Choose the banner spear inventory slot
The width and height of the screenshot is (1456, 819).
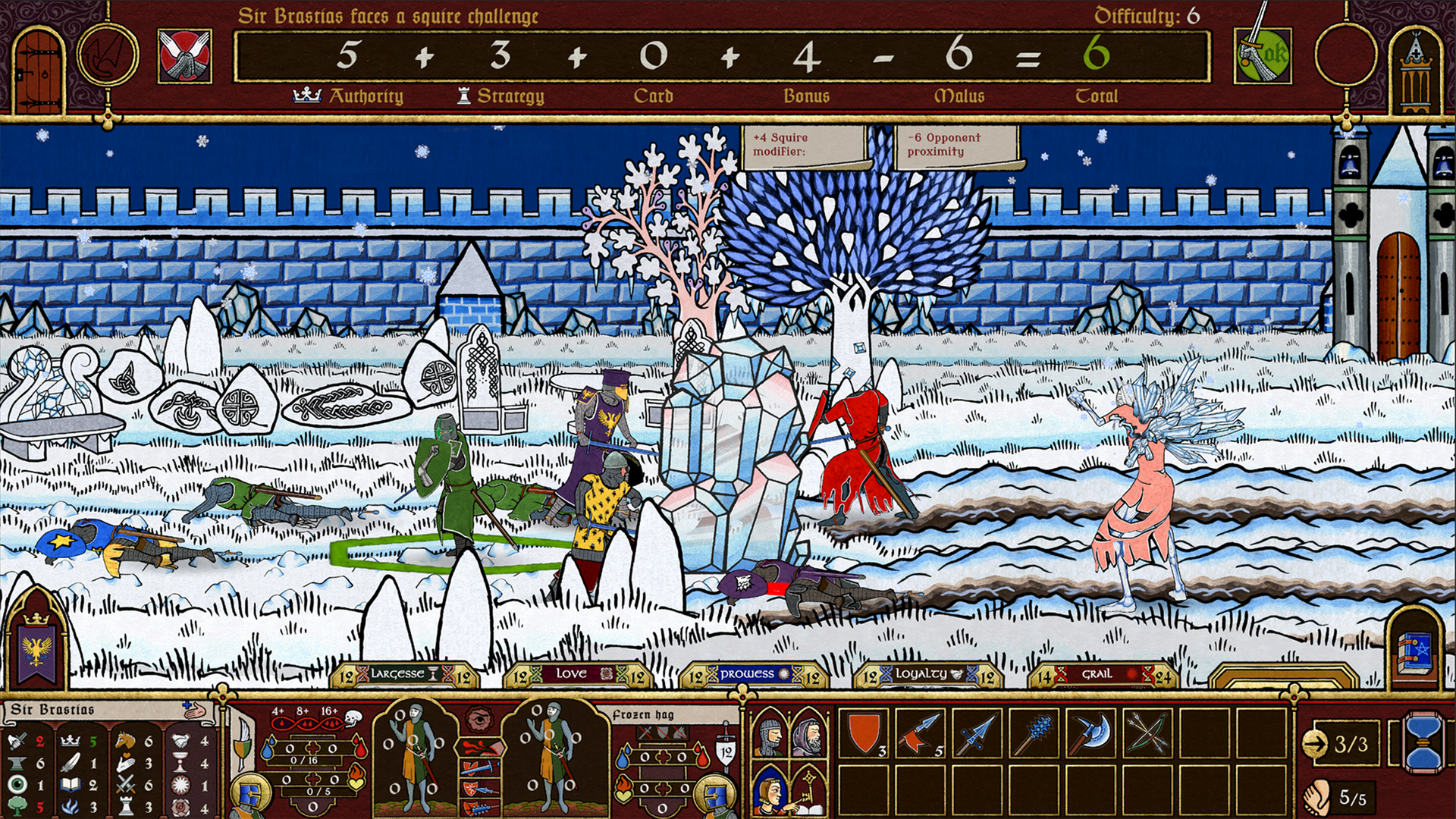[921, 733]
